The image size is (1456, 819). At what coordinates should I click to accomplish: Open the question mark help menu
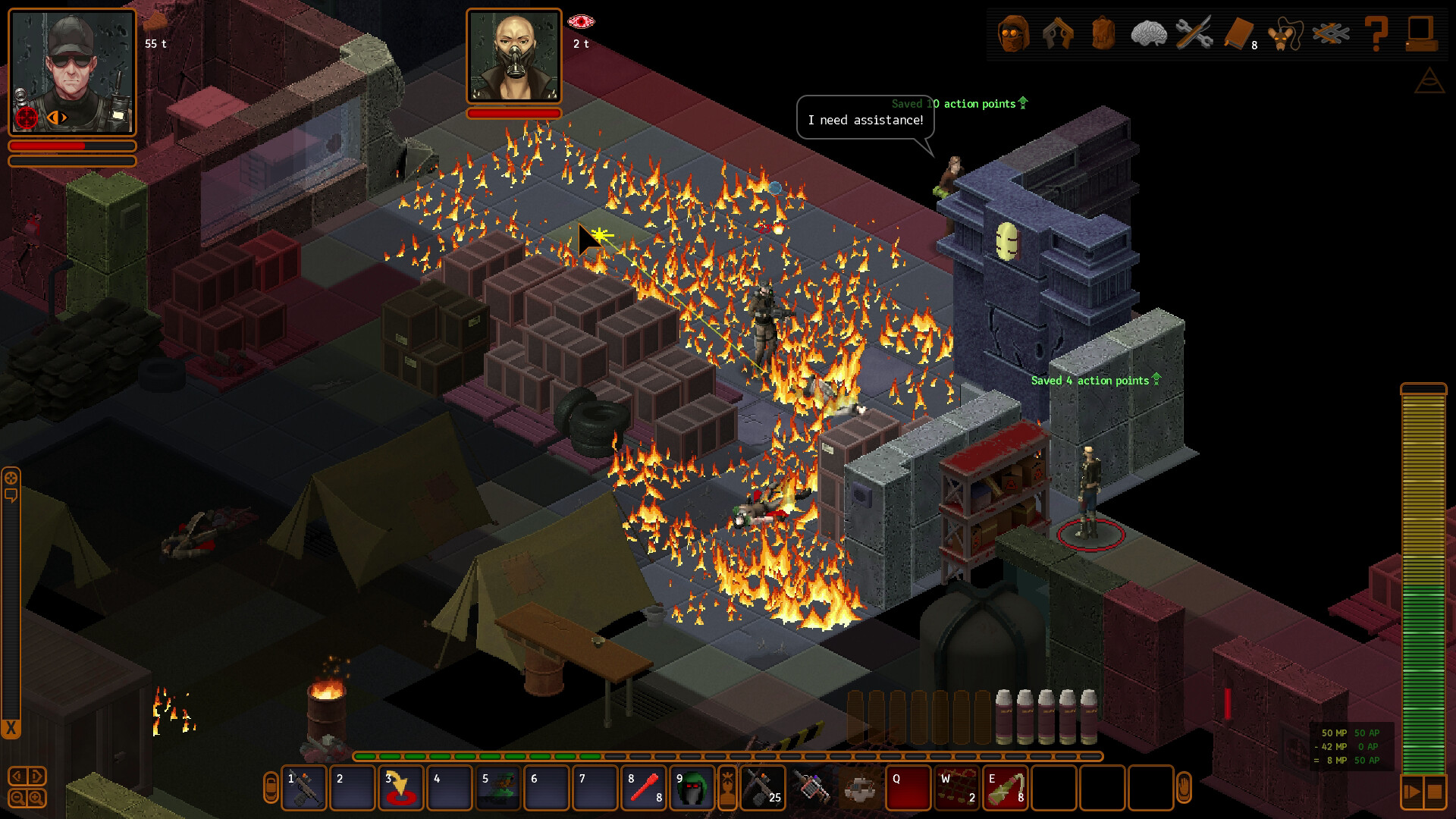coord(1376,33)
